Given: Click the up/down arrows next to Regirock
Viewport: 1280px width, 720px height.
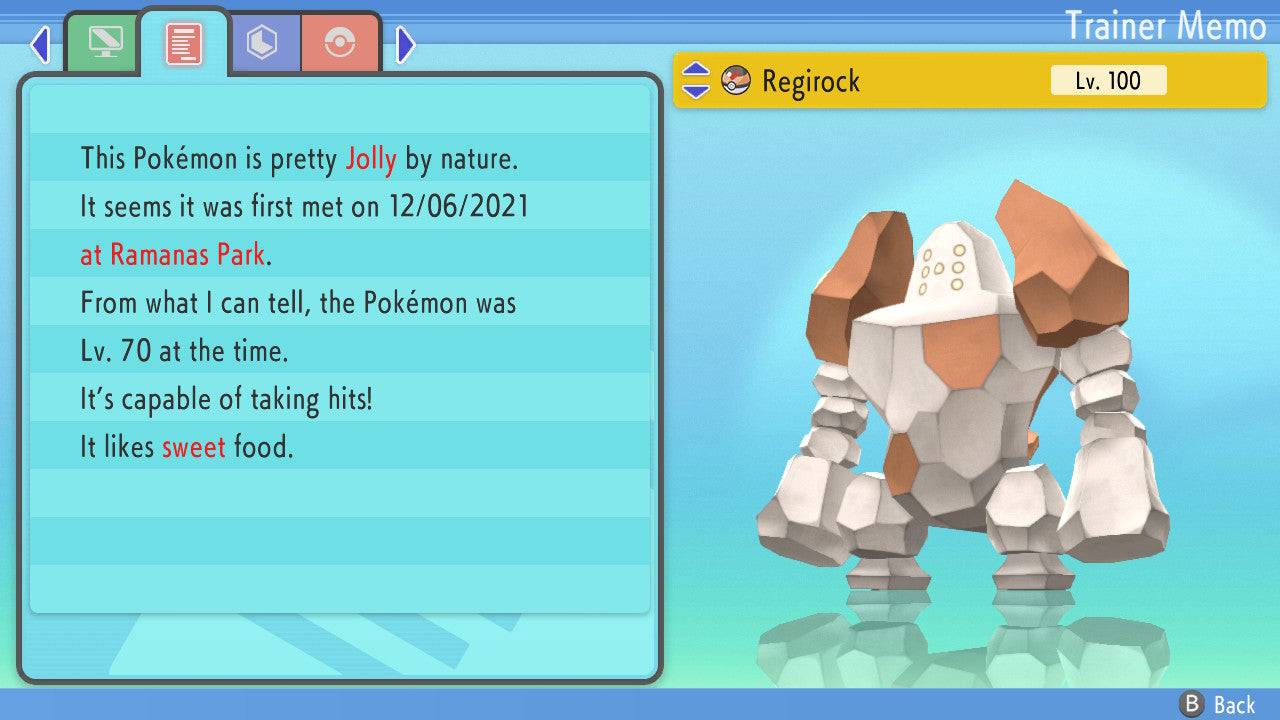Looking at the screenshot, I should tap(696, 81).
